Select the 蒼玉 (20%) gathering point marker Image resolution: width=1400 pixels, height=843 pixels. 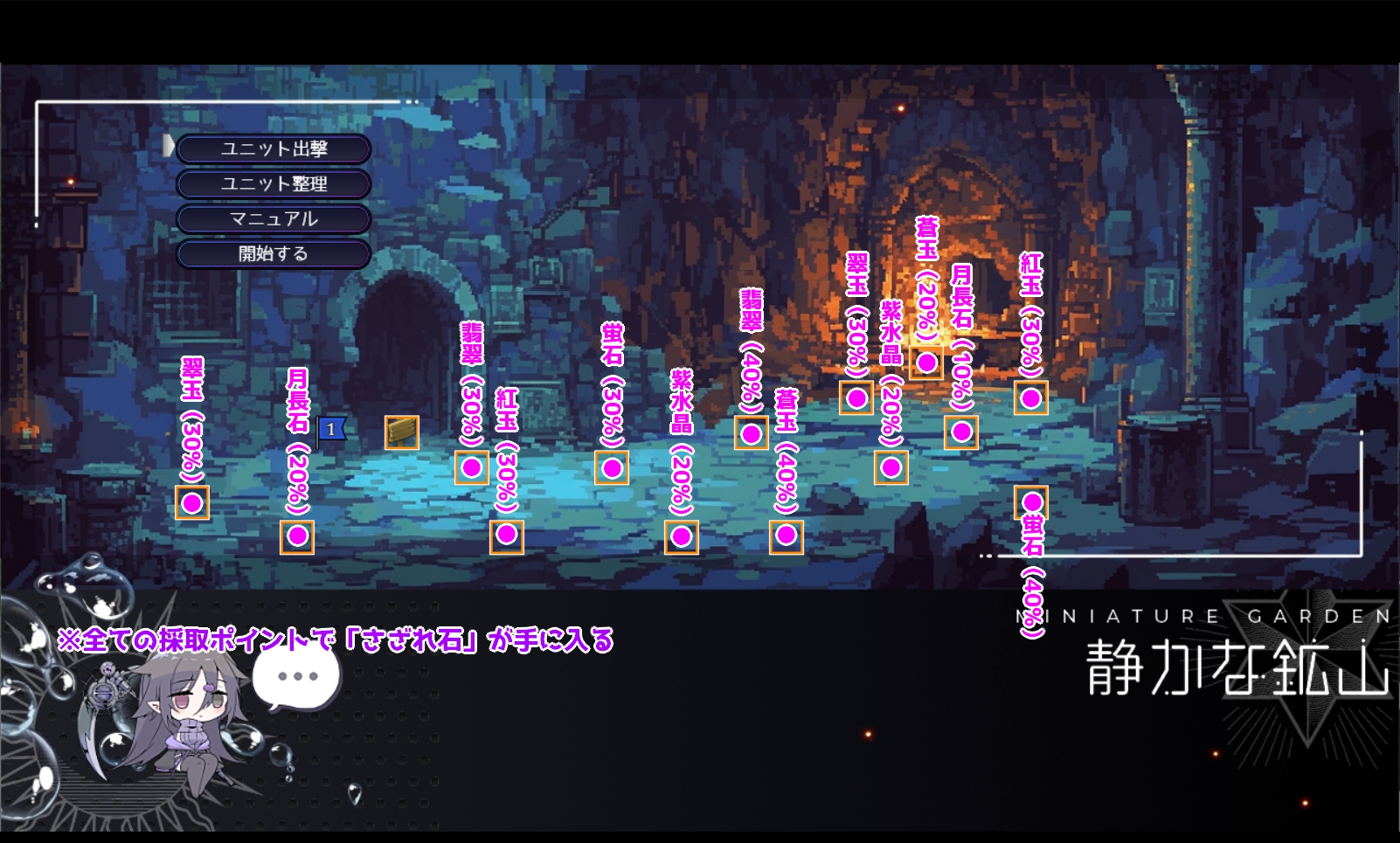pyautogui.click(x=926, y=362)
